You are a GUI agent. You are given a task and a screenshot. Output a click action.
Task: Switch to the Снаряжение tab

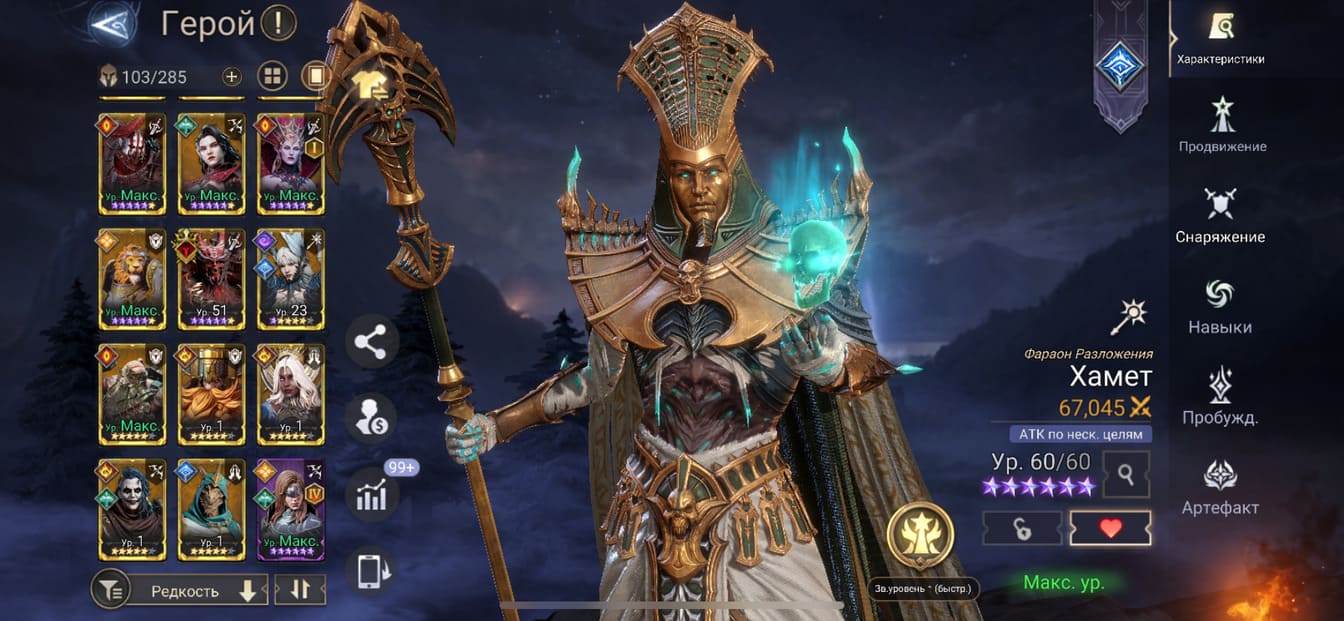[x=1220, y=215]
